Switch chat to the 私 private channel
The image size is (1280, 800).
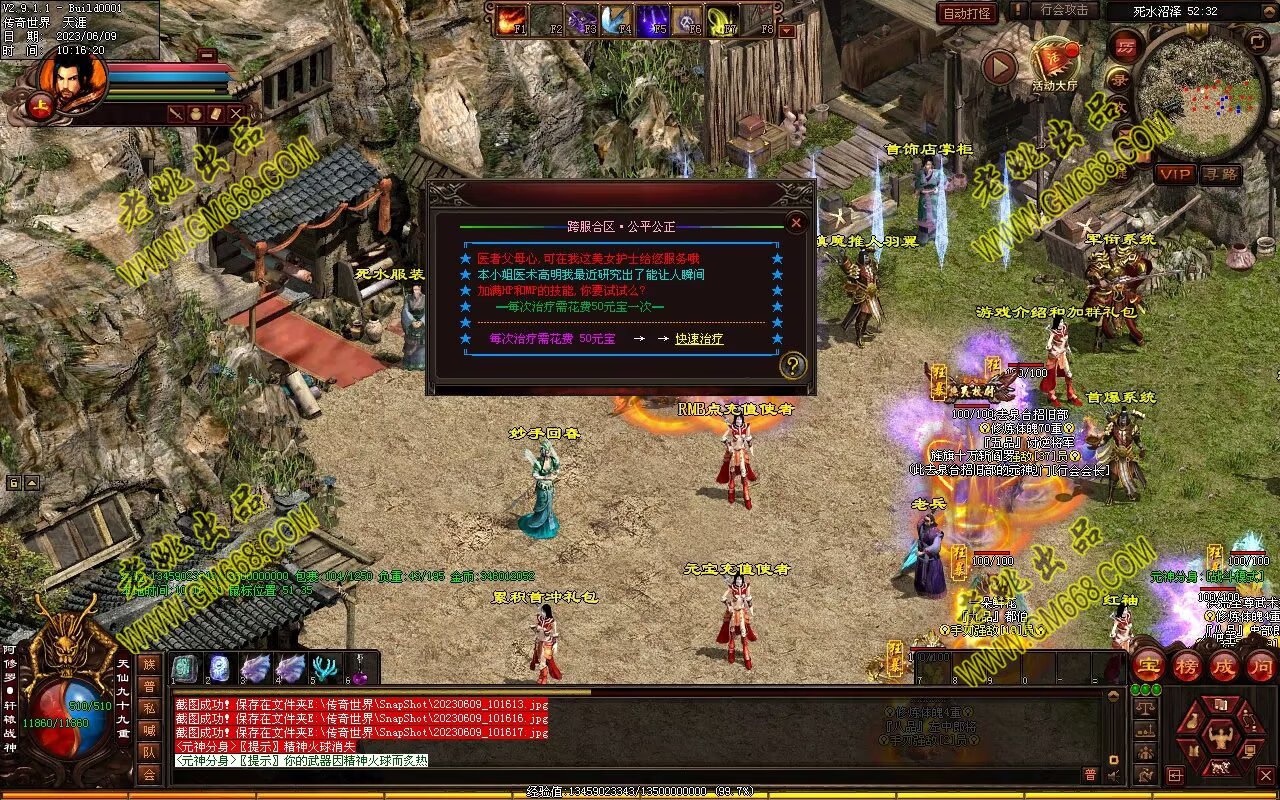click(x=149, y=708)
